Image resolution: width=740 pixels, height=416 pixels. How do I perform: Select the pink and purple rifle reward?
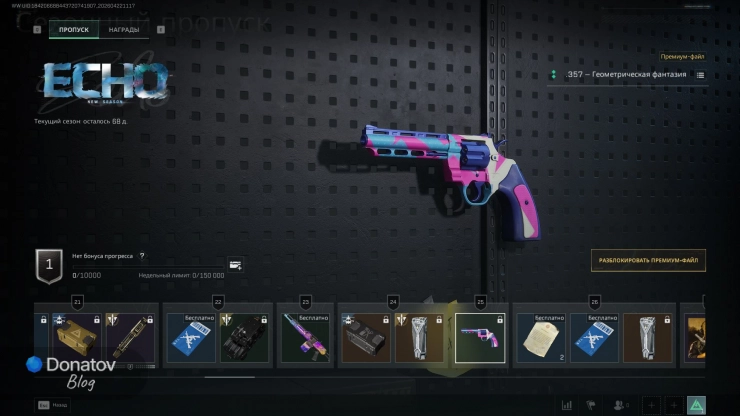coord(306,338)
